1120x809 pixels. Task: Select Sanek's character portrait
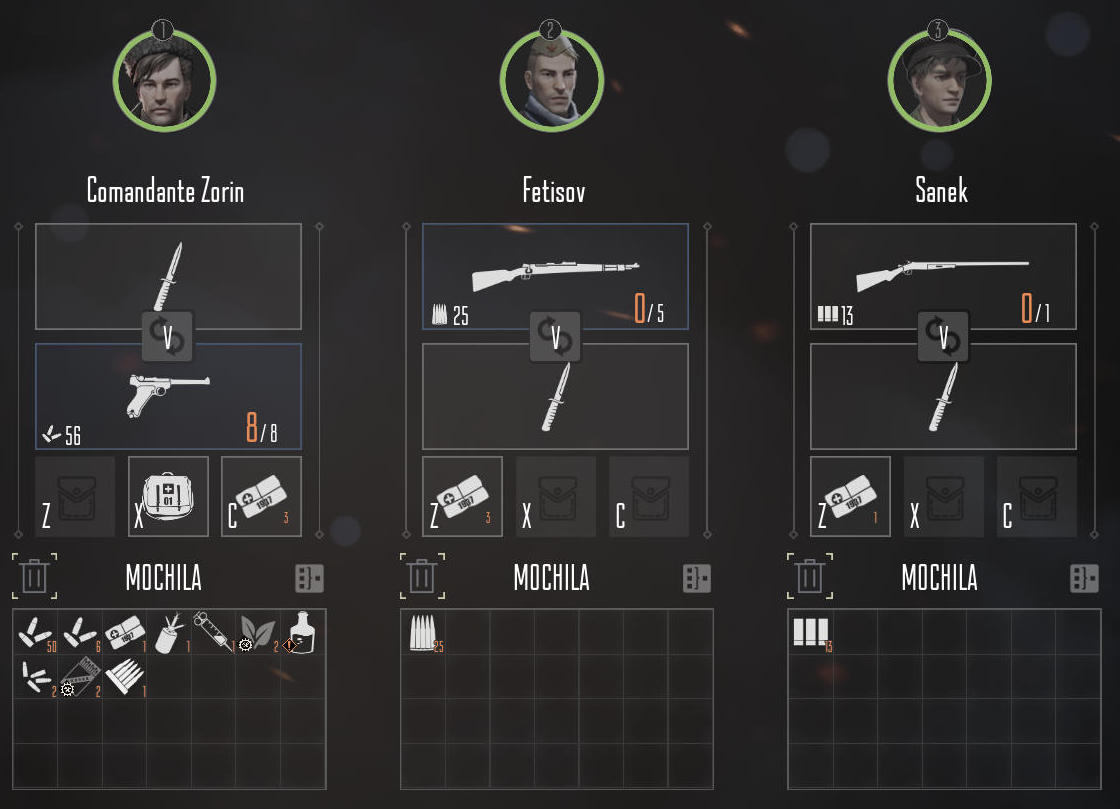click(939, 79)
